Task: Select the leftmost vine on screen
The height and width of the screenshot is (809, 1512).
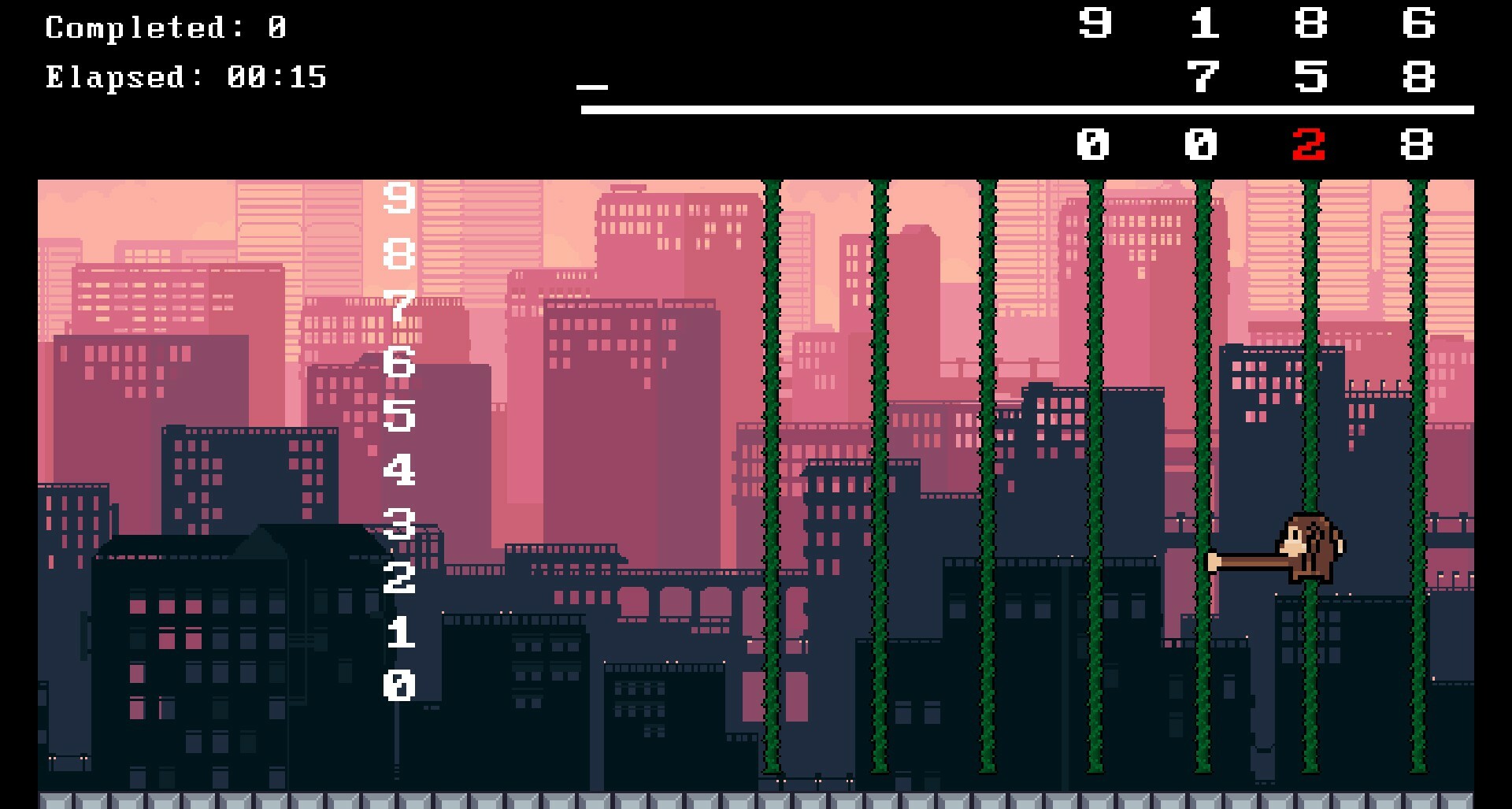Action: 773,473
